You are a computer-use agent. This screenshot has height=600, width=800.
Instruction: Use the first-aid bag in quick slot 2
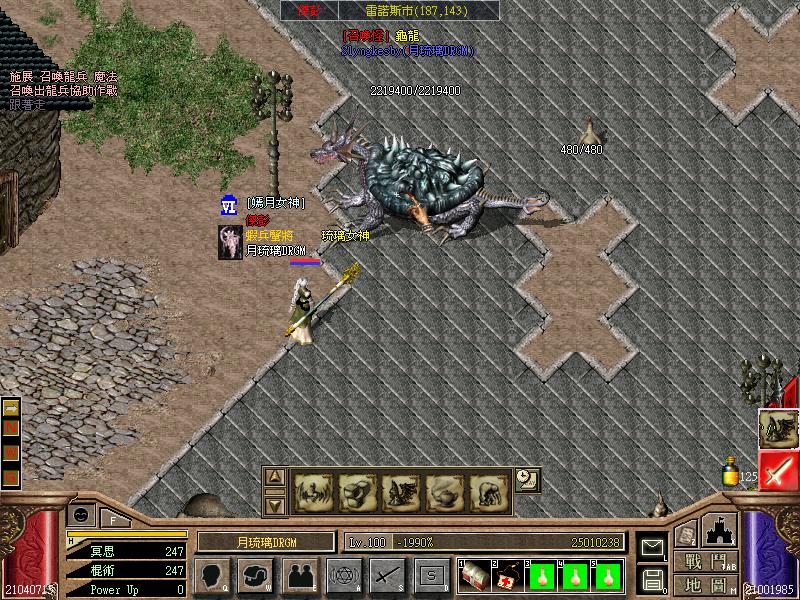pos(507,576)
